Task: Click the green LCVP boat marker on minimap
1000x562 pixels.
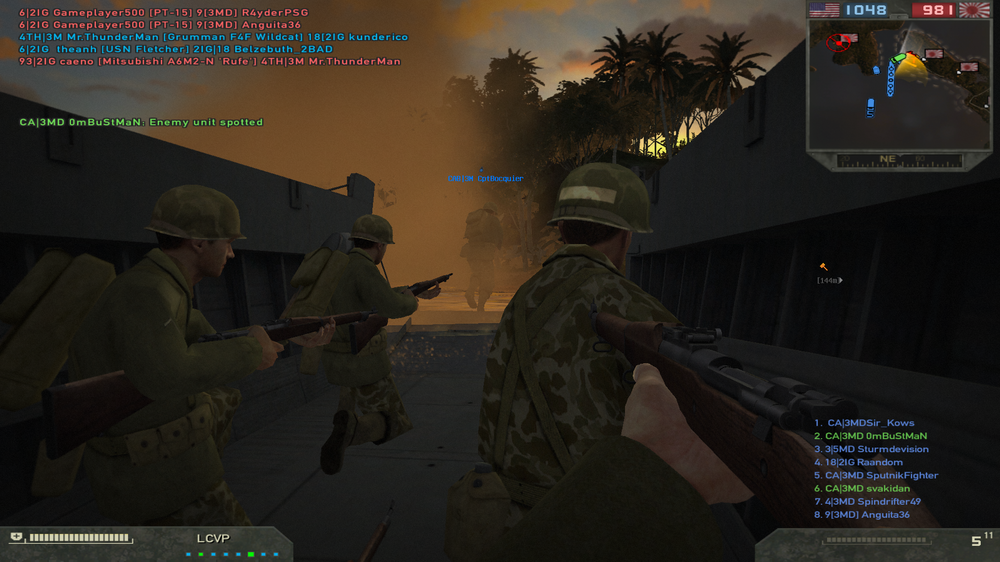Action: coord(898,59)
